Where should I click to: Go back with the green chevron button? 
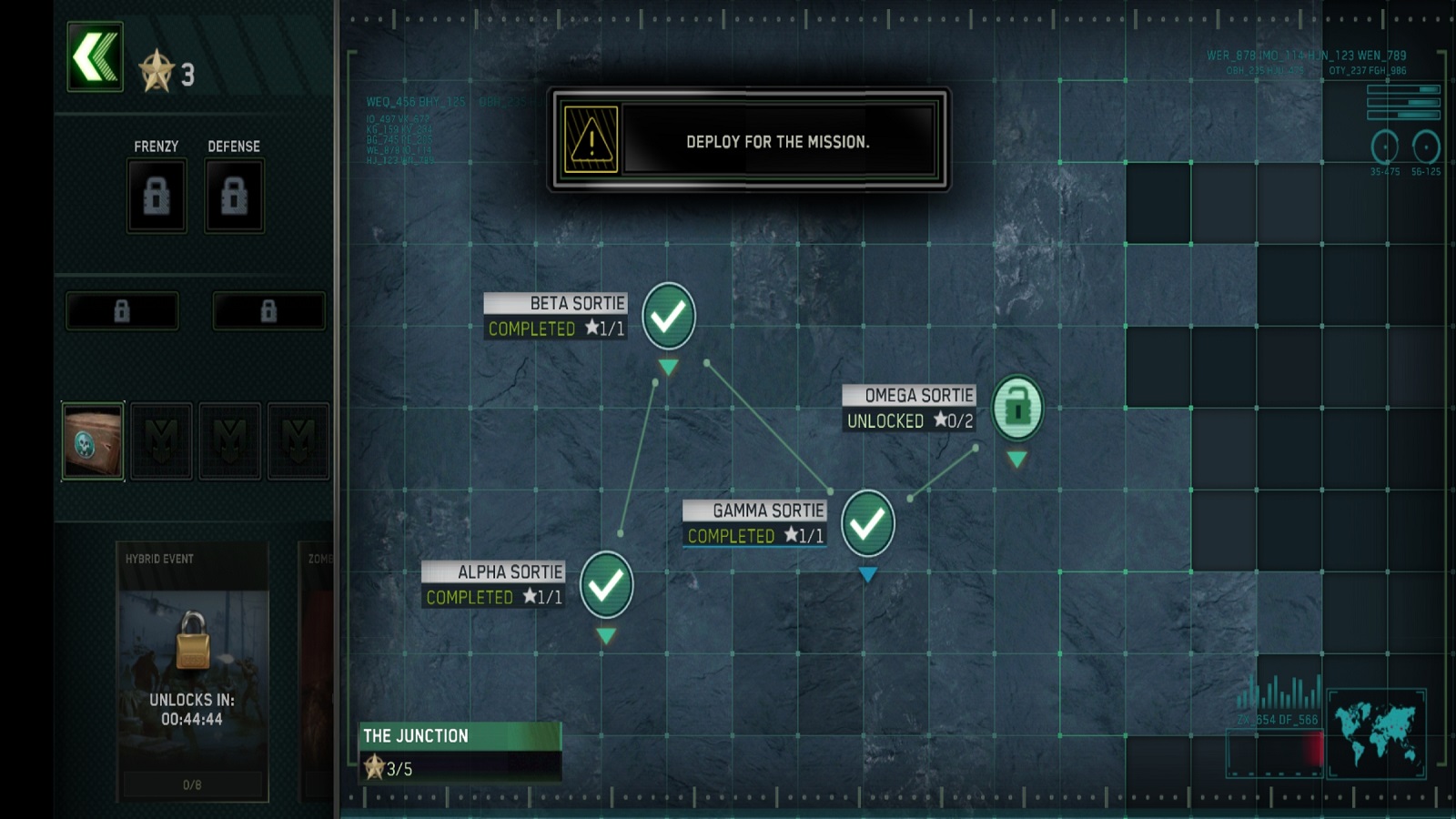[95, 56]
